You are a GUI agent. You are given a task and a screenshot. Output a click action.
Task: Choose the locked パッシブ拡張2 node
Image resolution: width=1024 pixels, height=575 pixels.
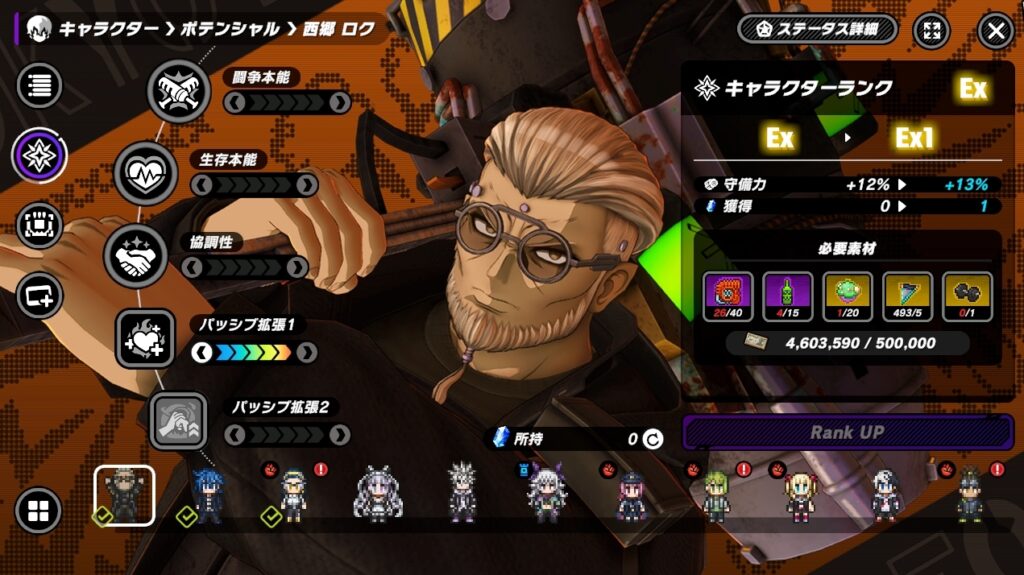tap(179, 420)
